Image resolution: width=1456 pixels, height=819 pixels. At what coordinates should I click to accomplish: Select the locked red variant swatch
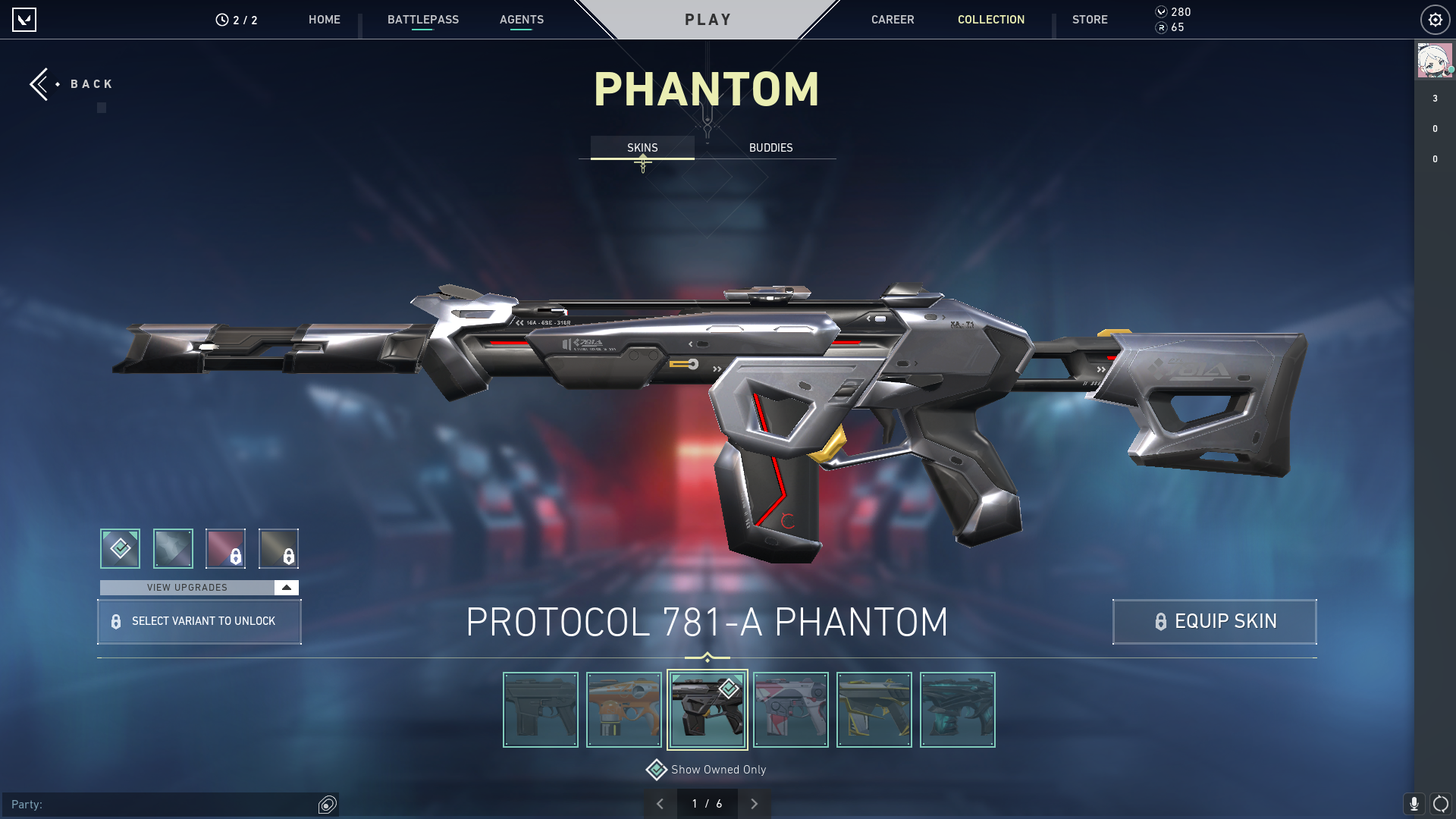(x=227, y=548)
